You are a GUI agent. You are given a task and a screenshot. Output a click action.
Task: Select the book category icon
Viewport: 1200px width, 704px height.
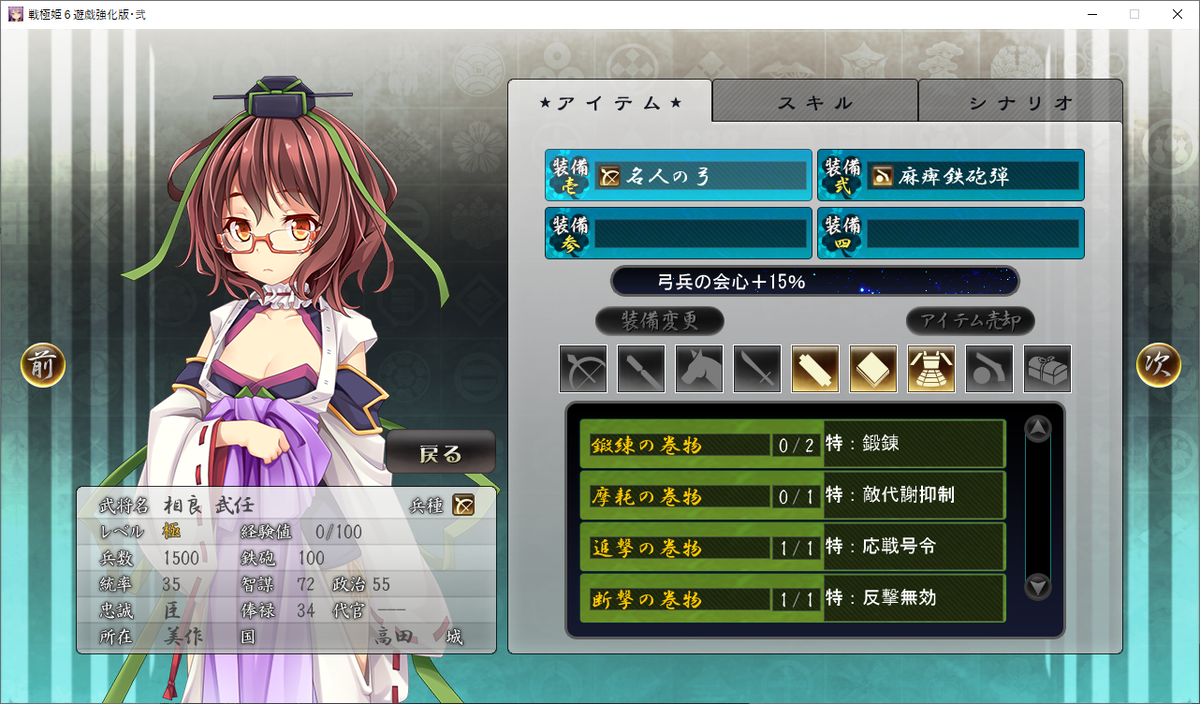873,369
